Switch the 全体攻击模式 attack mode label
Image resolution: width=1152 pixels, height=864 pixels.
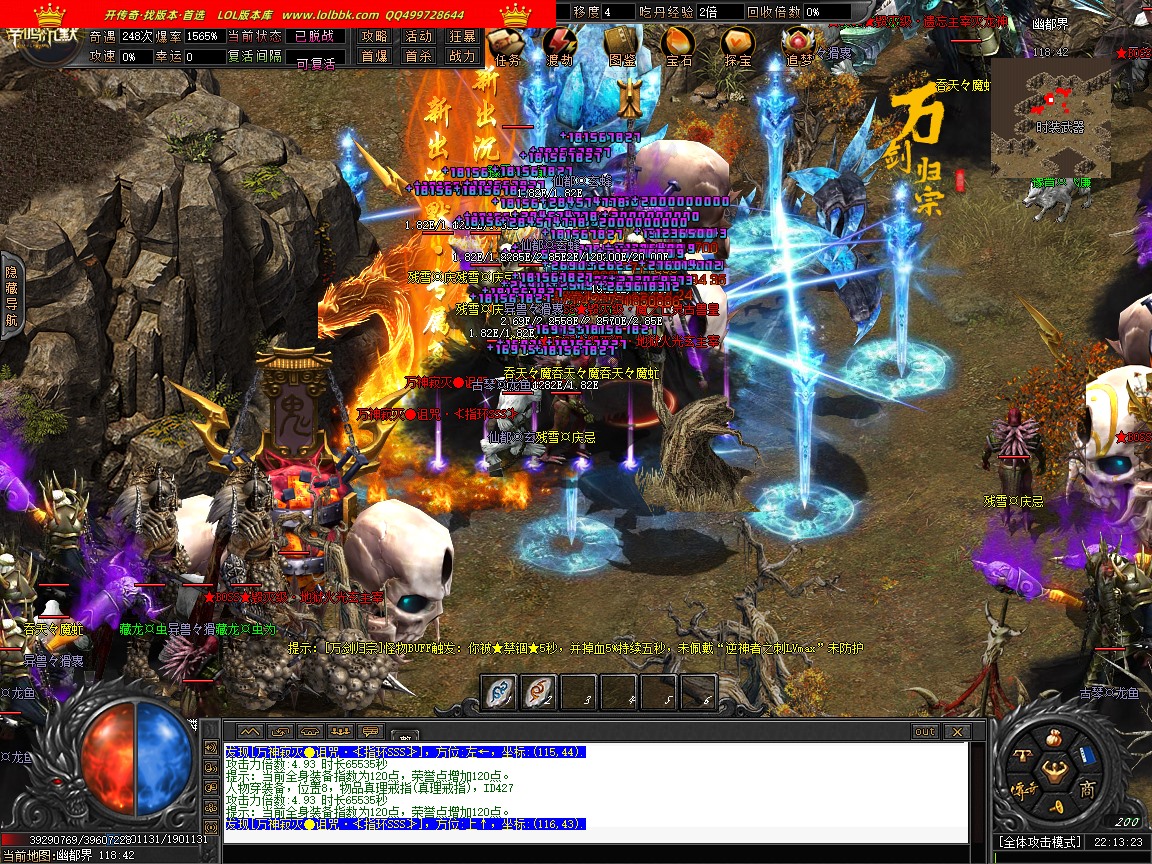[1040, 842]
